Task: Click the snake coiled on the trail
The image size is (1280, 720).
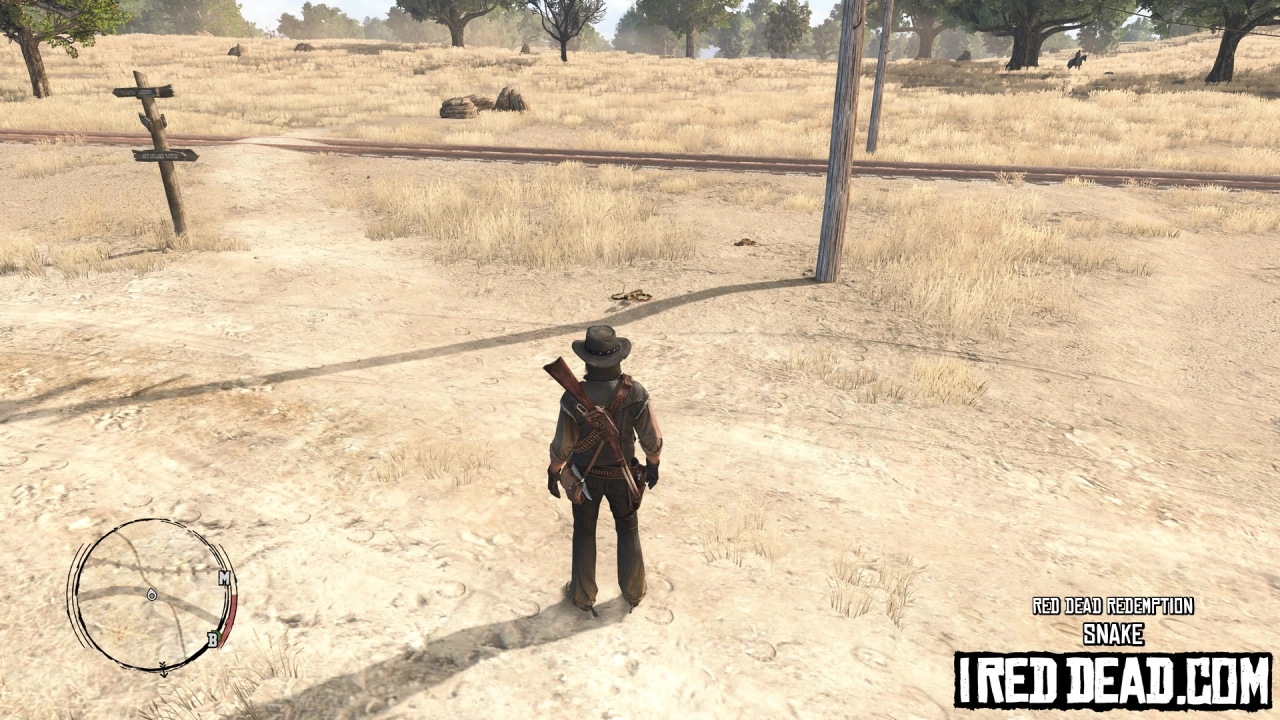Action: (634, 294)
